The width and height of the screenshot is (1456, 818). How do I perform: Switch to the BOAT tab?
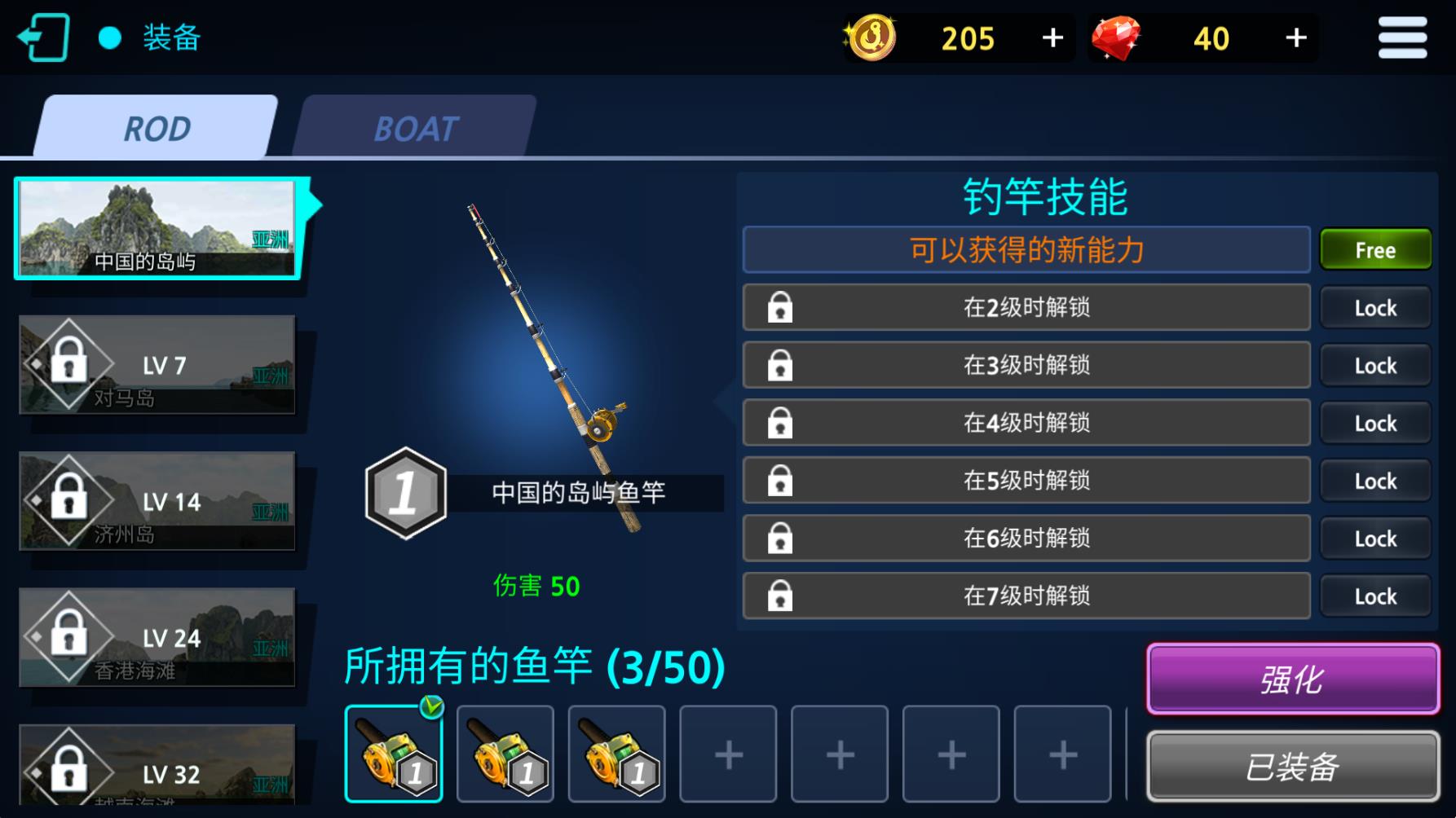[x=415, y=128]
